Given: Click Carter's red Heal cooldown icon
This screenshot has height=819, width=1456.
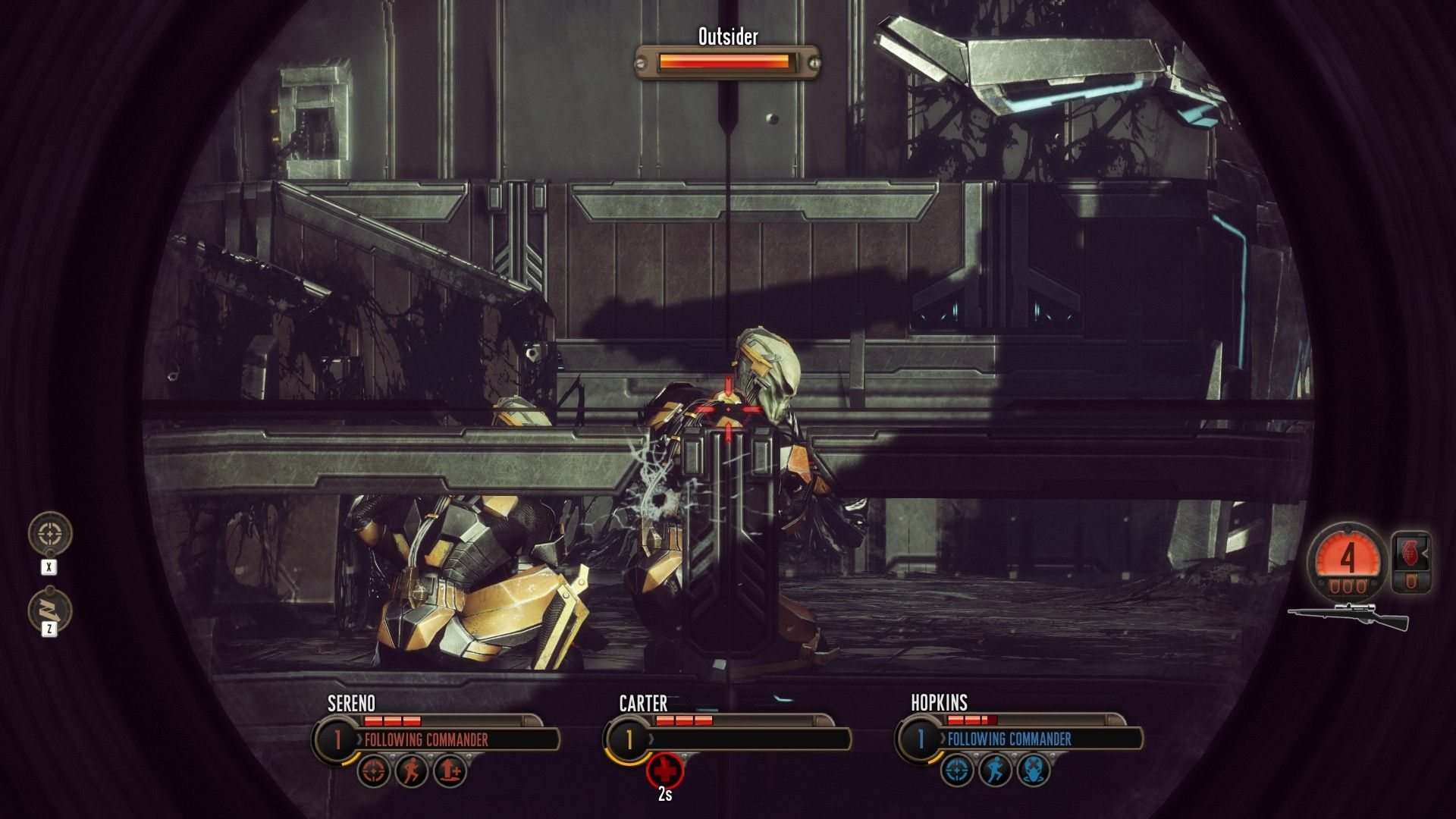Looking at the screenshot, I should click(x=666, y=770).
